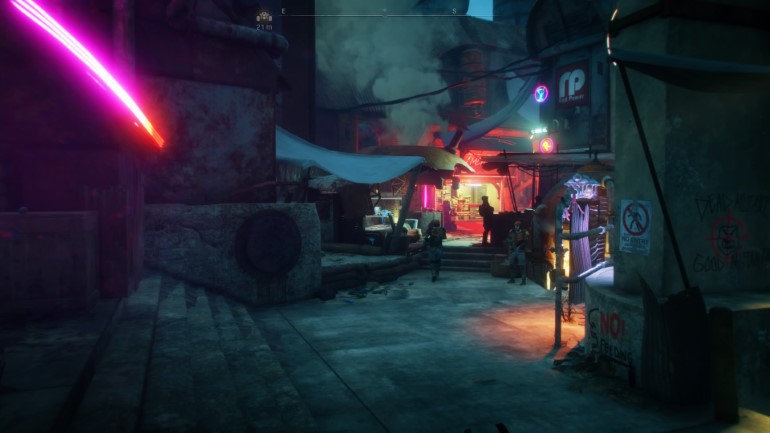This screenshot has width=770, height=433.
Task: Click the objective marker icon showing 21 m
Action: pos(264,16)
